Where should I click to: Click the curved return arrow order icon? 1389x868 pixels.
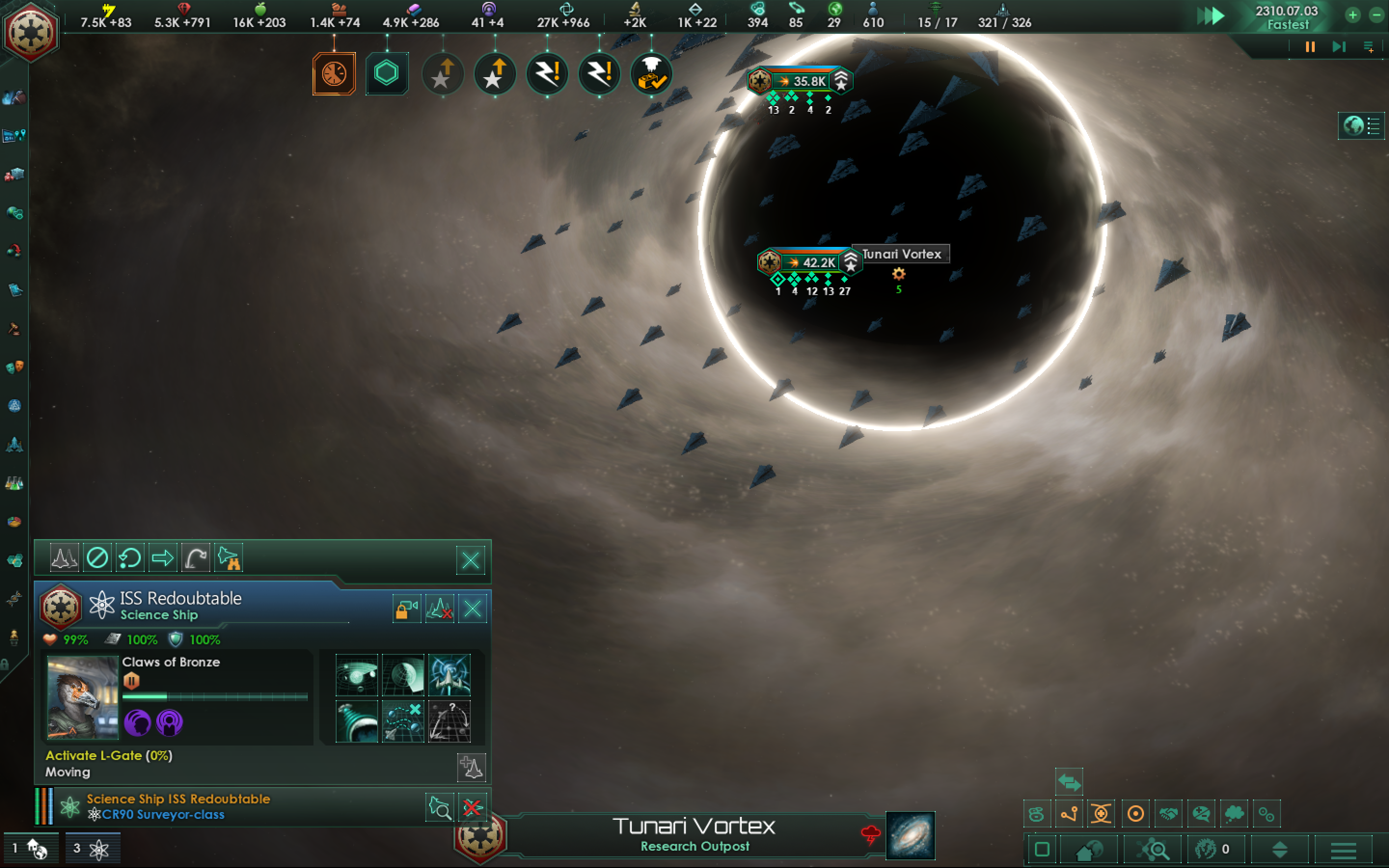195,557
